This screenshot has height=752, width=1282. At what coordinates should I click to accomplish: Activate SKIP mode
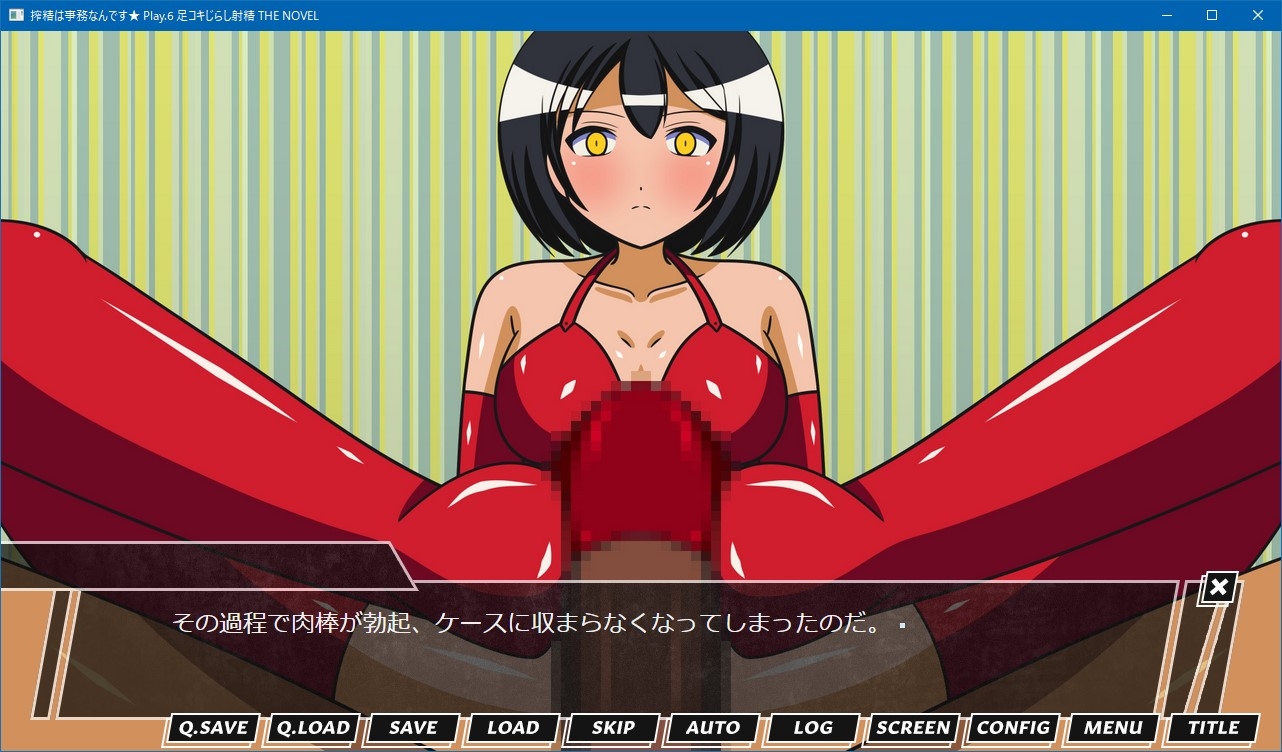[613, 728]
